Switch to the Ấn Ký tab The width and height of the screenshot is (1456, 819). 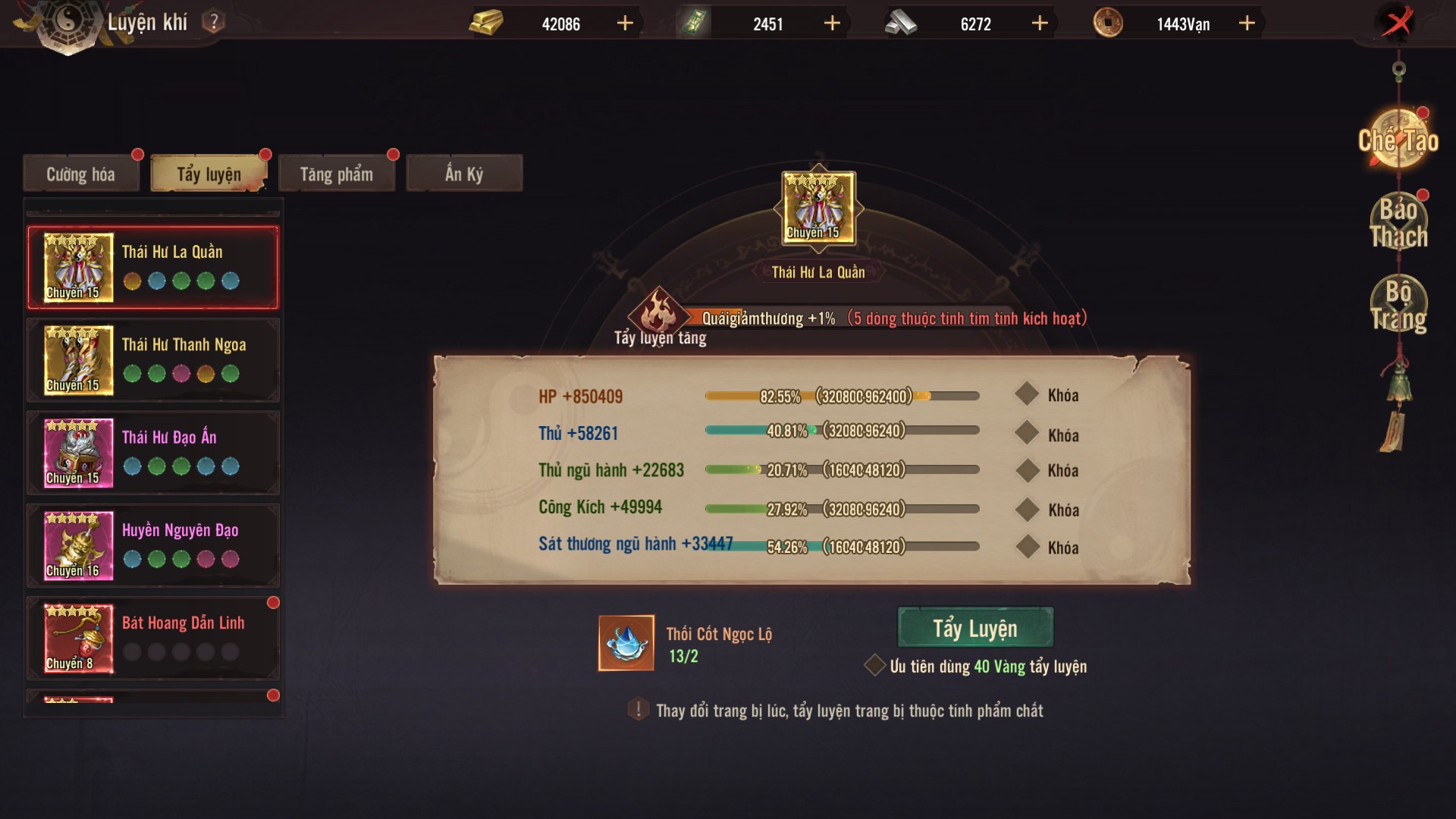tap(464, 174)
